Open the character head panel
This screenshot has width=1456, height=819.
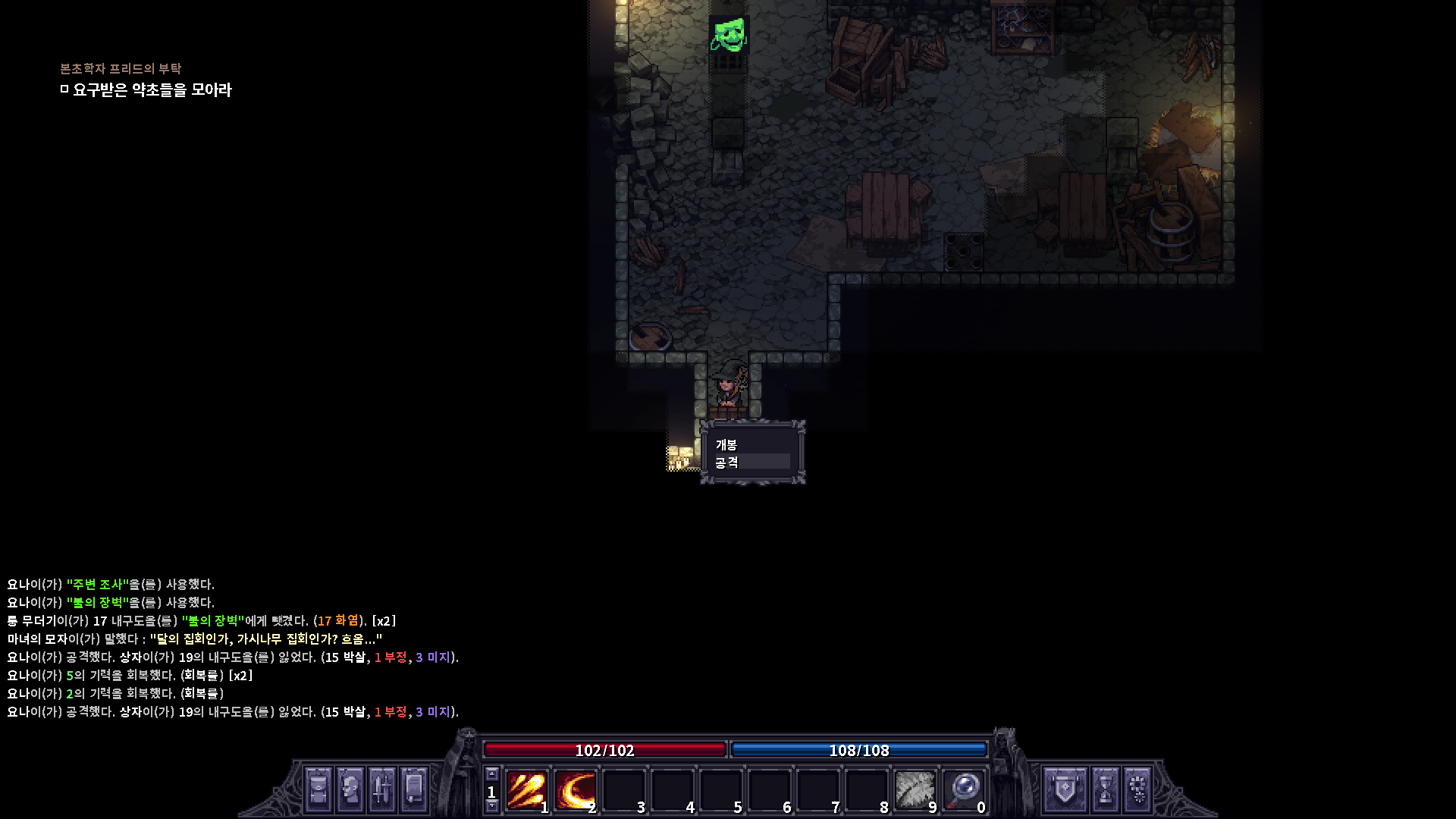350,789
